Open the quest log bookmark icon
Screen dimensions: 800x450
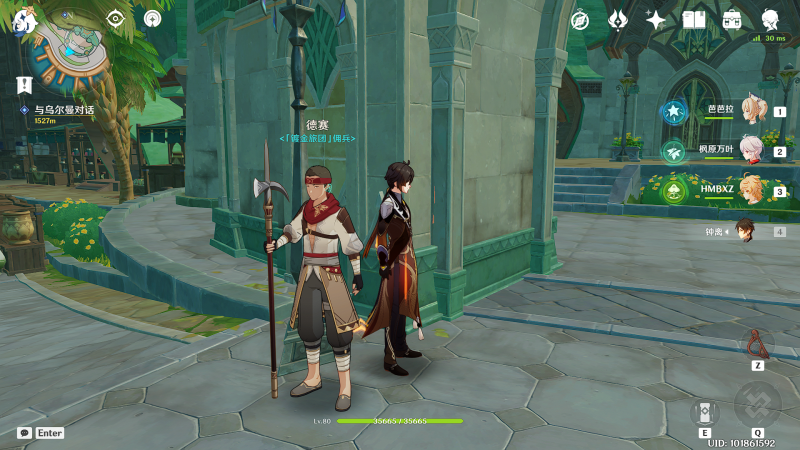coord(26,85)
